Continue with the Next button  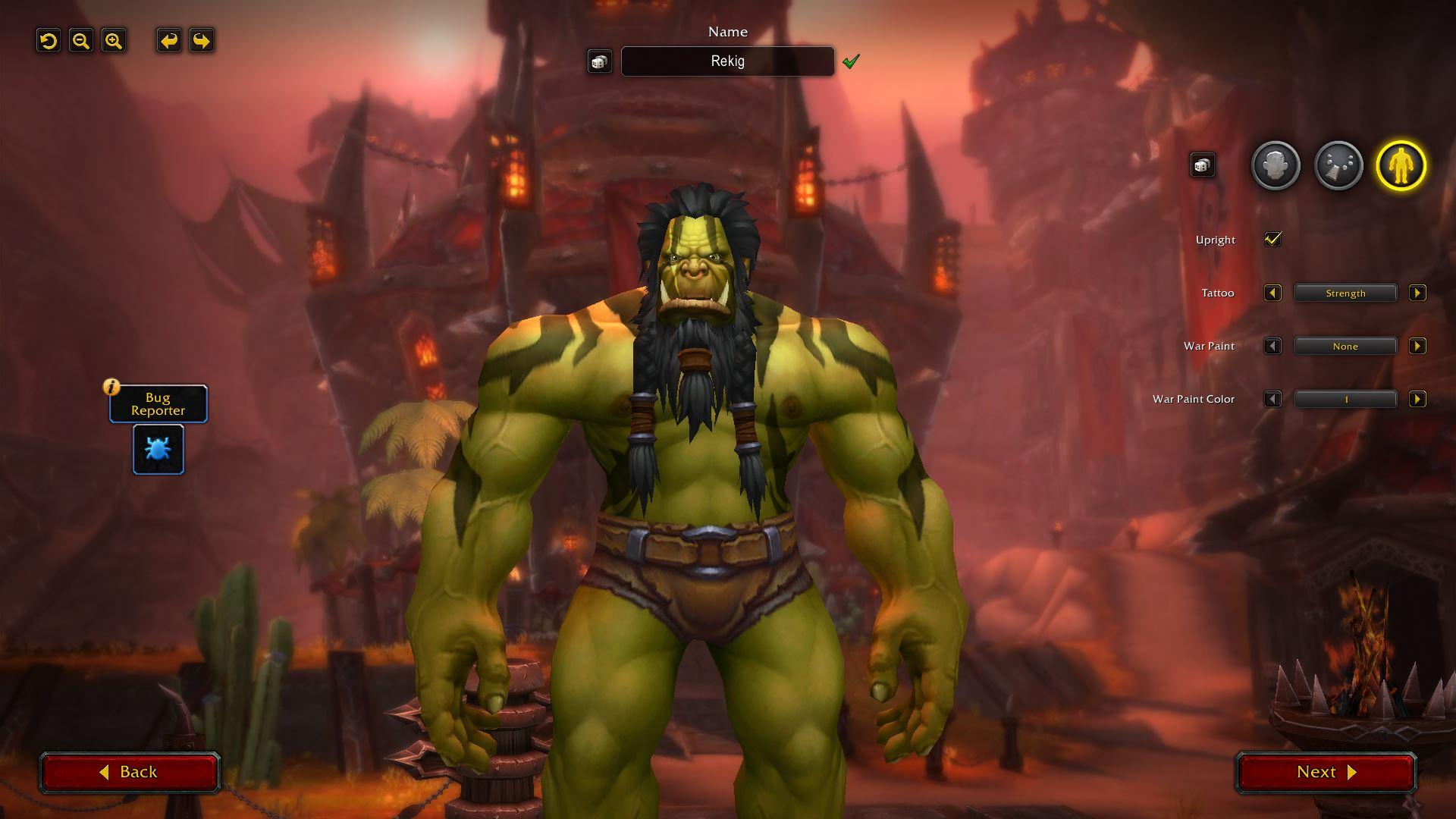tap(1326, 772)
